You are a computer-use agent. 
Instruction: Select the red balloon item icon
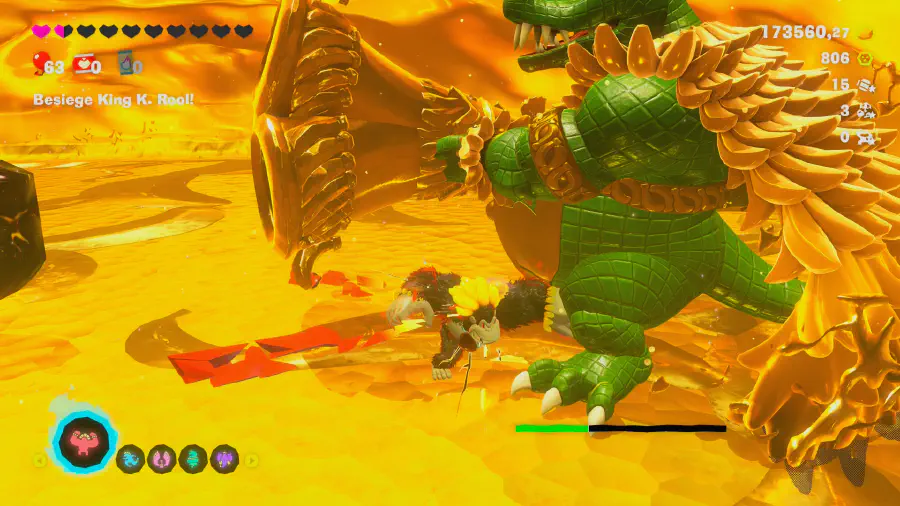pyautogui.click(x=40, y=66)
